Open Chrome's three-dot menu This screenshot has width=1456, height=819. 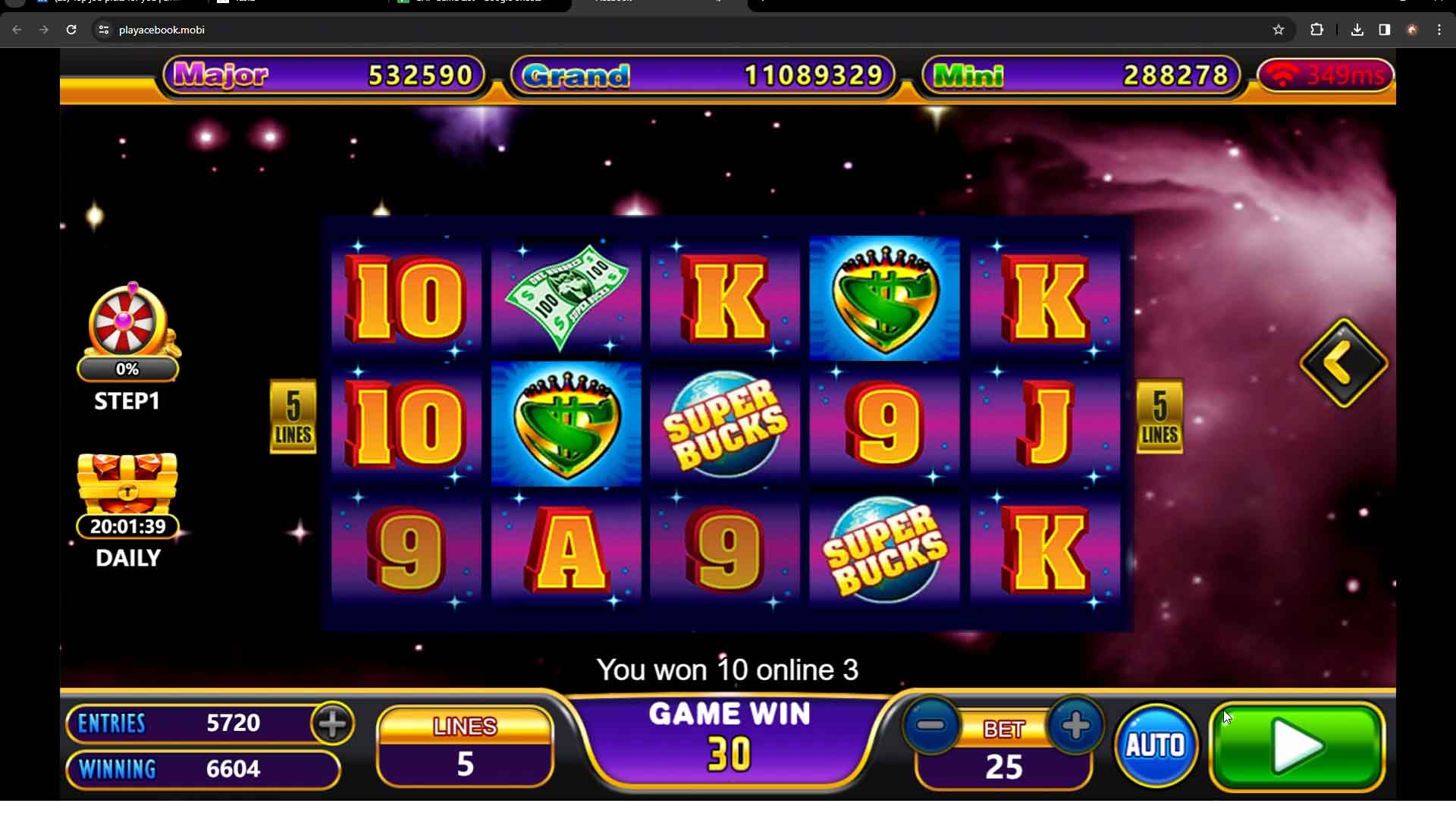pos(1439,30)
